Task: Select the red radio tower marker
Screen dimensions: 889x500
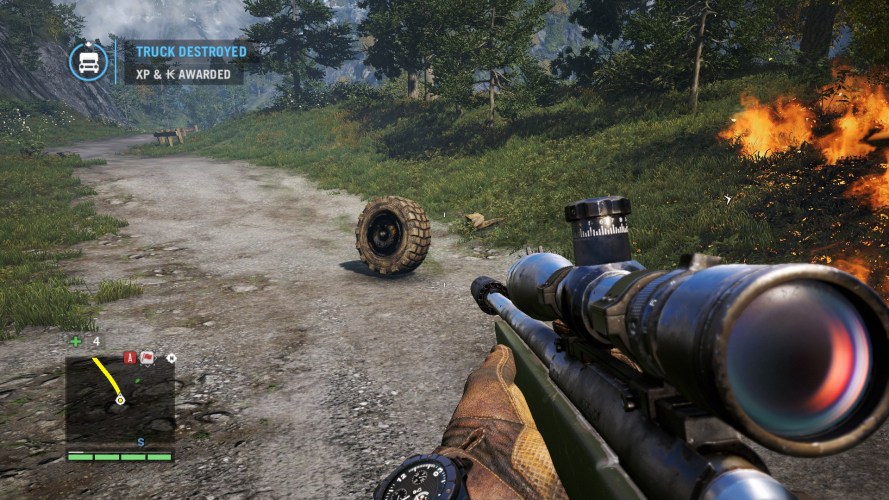Action: [x=129, y=357]
